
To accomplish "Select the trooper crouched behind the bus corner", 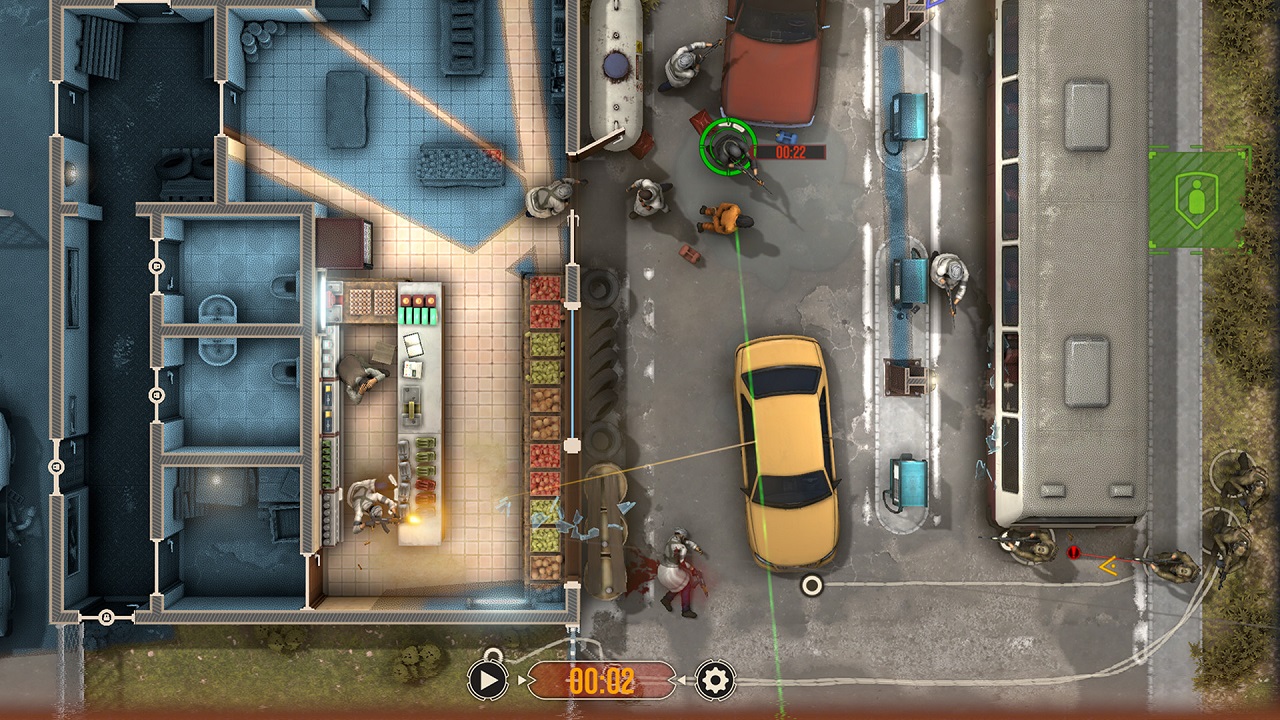I will pos(1027,547).
